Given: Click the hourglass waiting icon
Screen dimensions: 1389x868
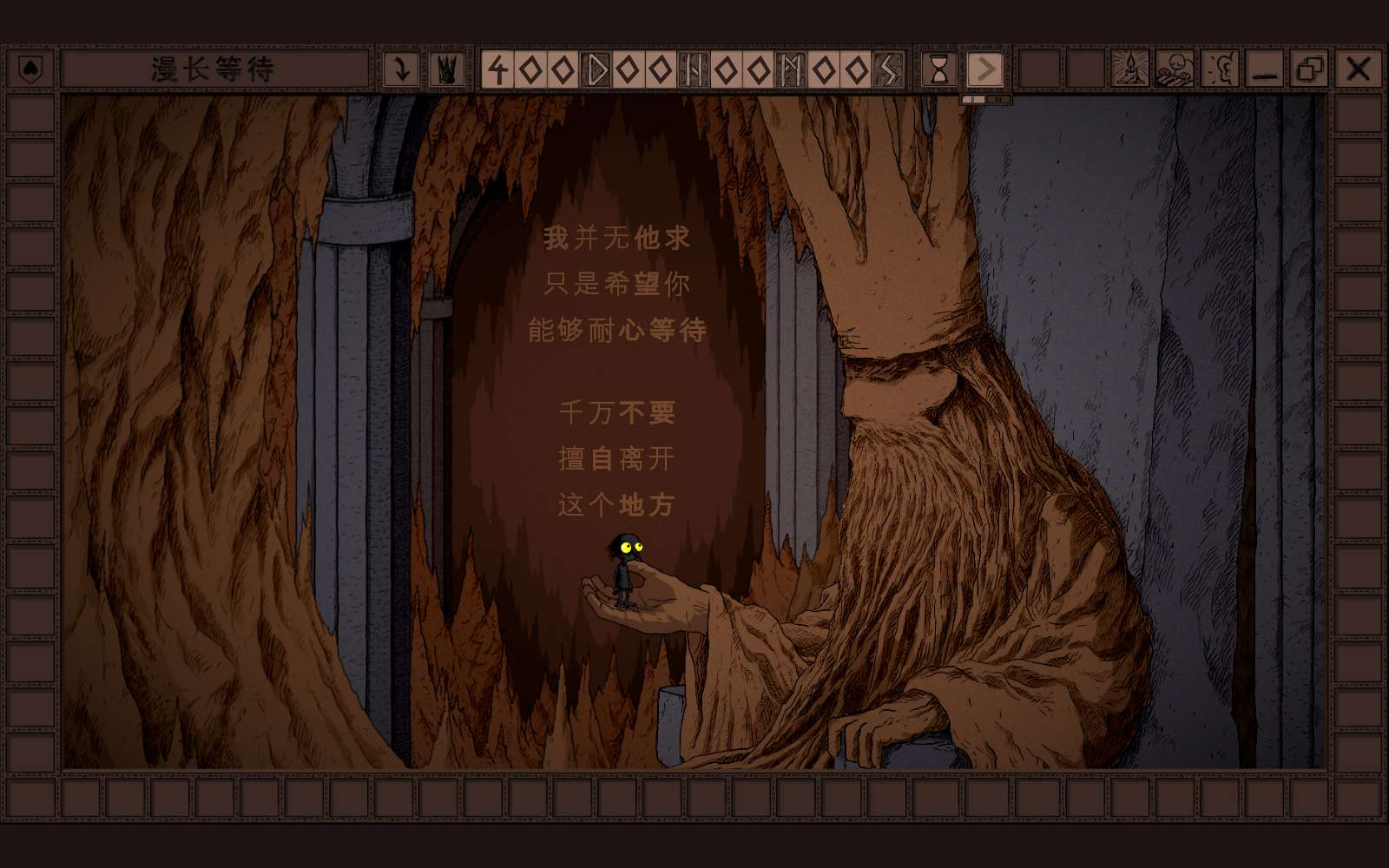Looking at the screenshot, I should (938, 69).
